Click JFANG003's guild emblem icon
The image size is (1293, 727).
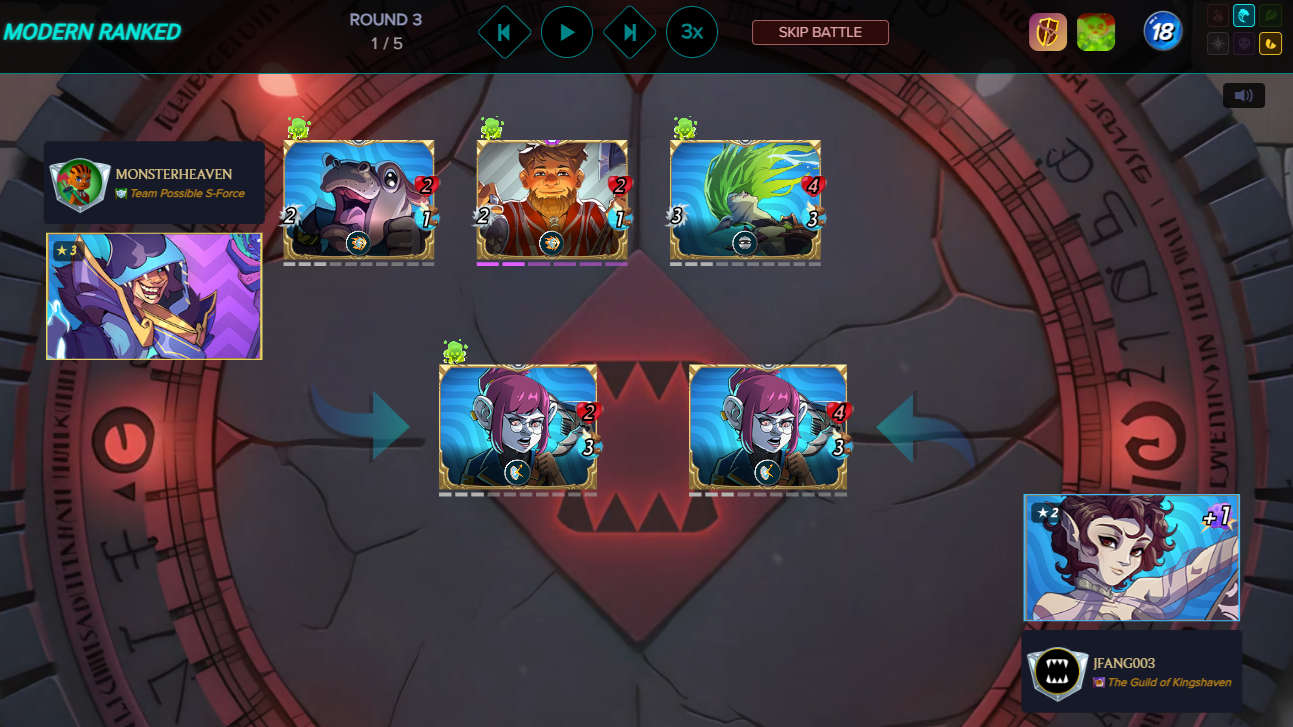point(1059,670)
